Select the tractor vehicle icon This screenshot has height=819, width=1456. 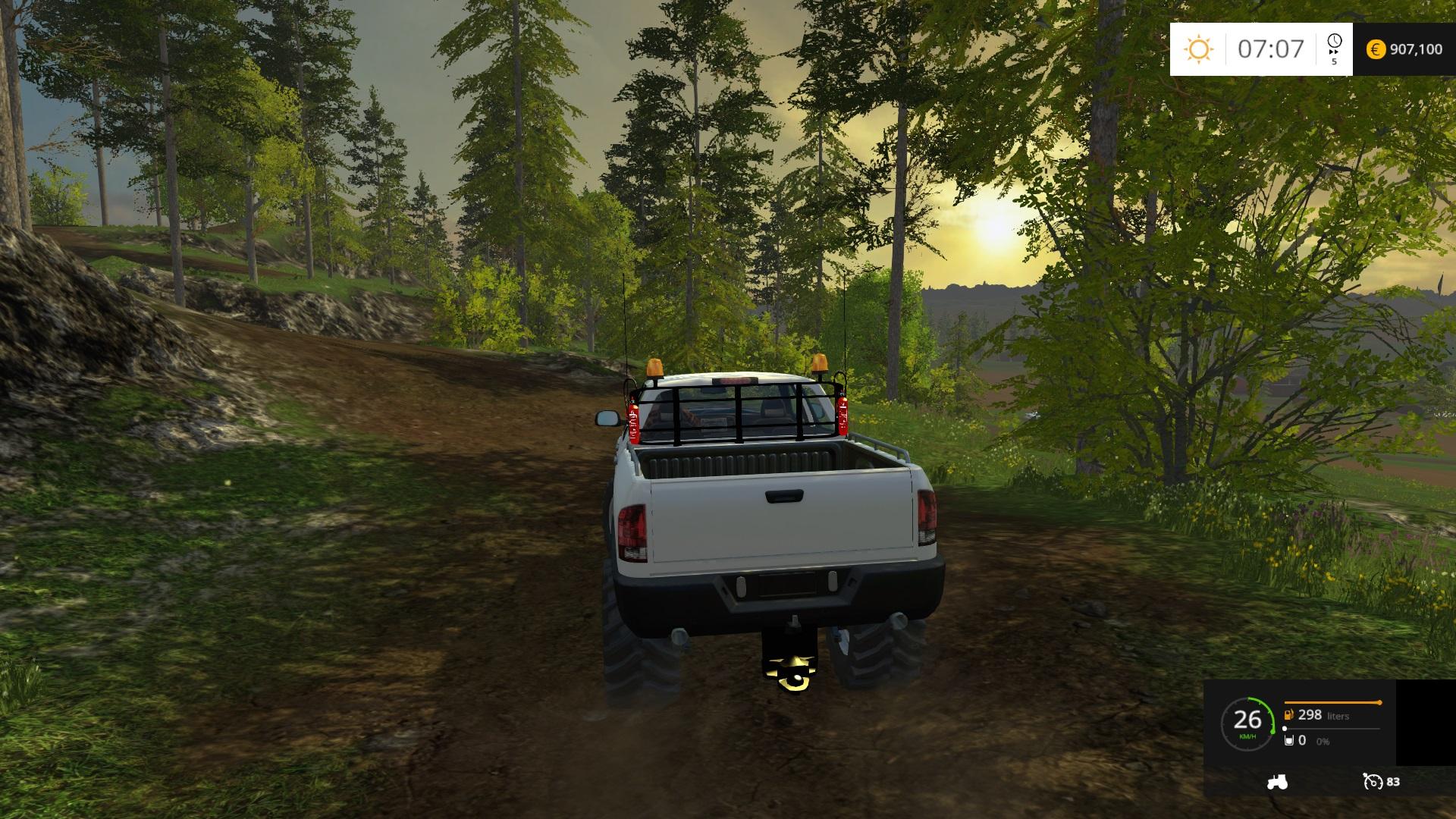1277,782
